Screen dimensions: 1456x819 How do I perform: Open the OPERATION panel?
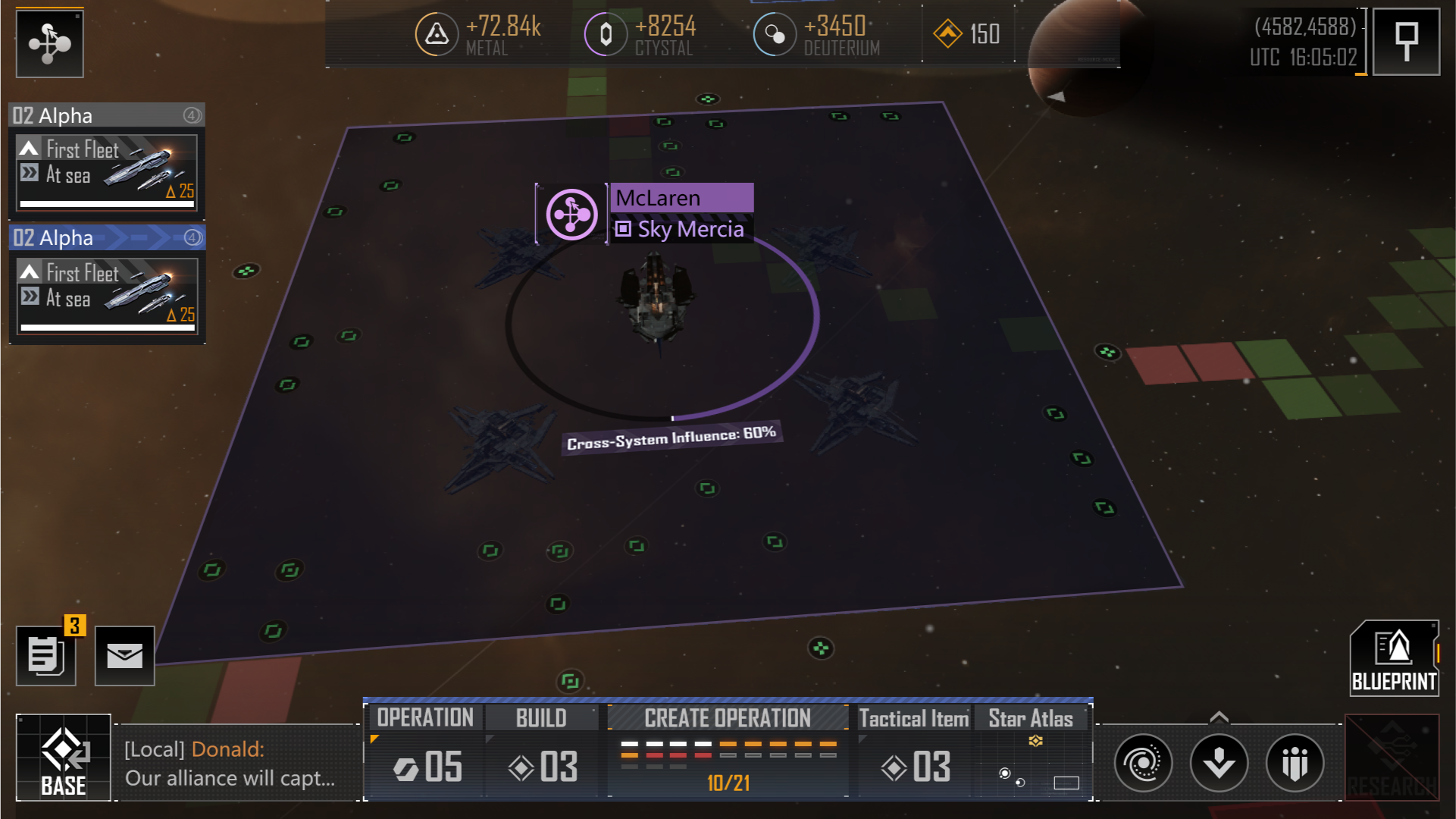[425, 752]
